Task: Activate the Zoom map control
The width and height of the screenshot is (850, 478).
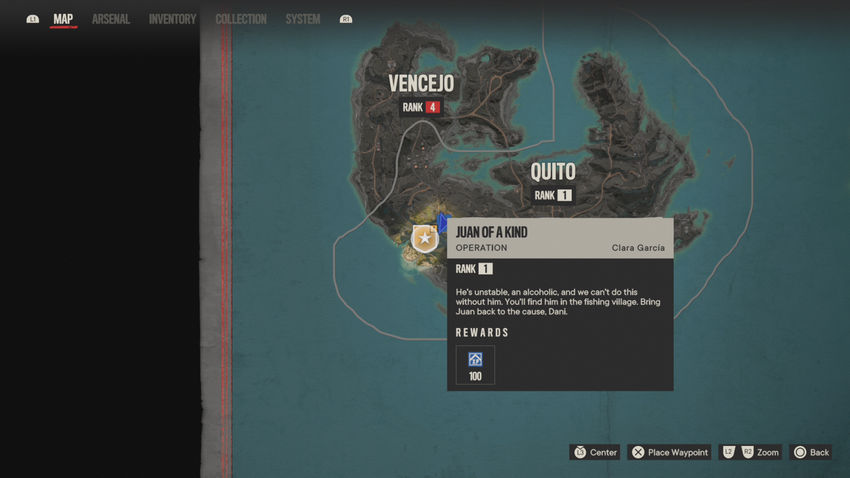Action: coord(750,452)
